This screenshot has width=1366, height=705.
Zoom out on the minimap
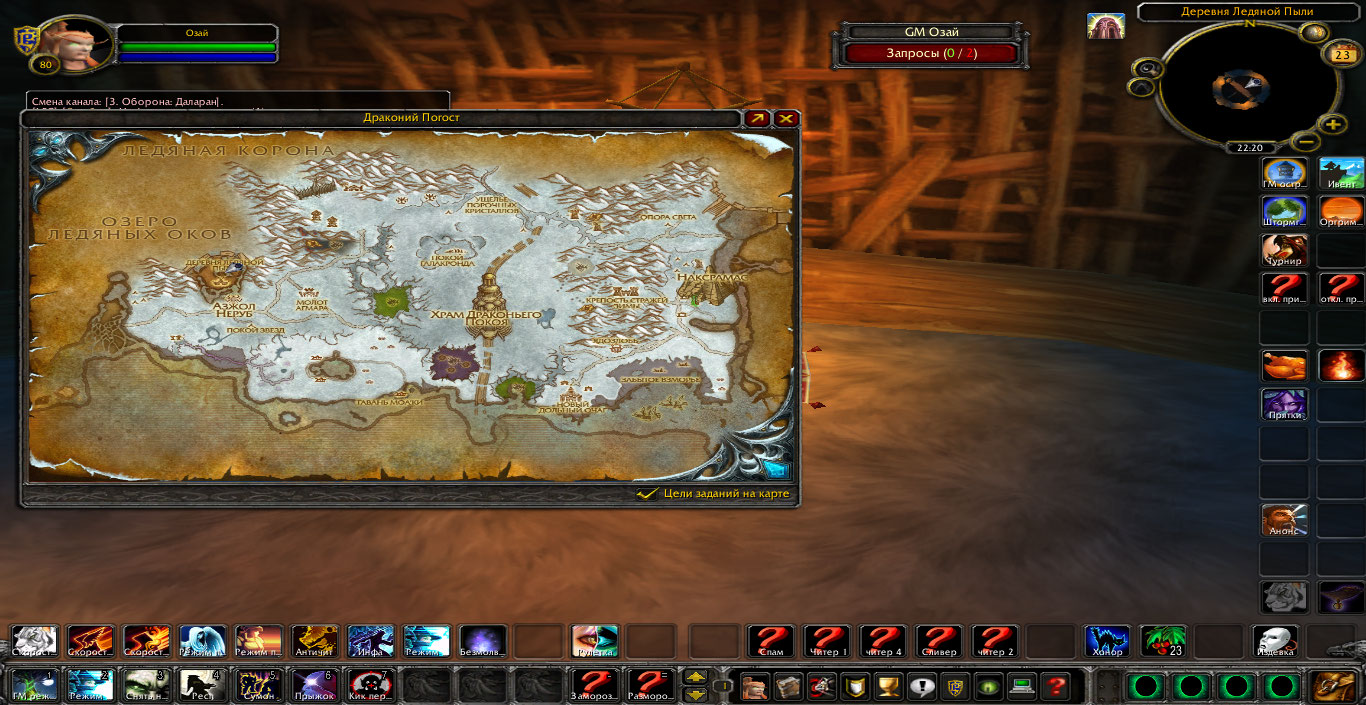pos(1308,142)
